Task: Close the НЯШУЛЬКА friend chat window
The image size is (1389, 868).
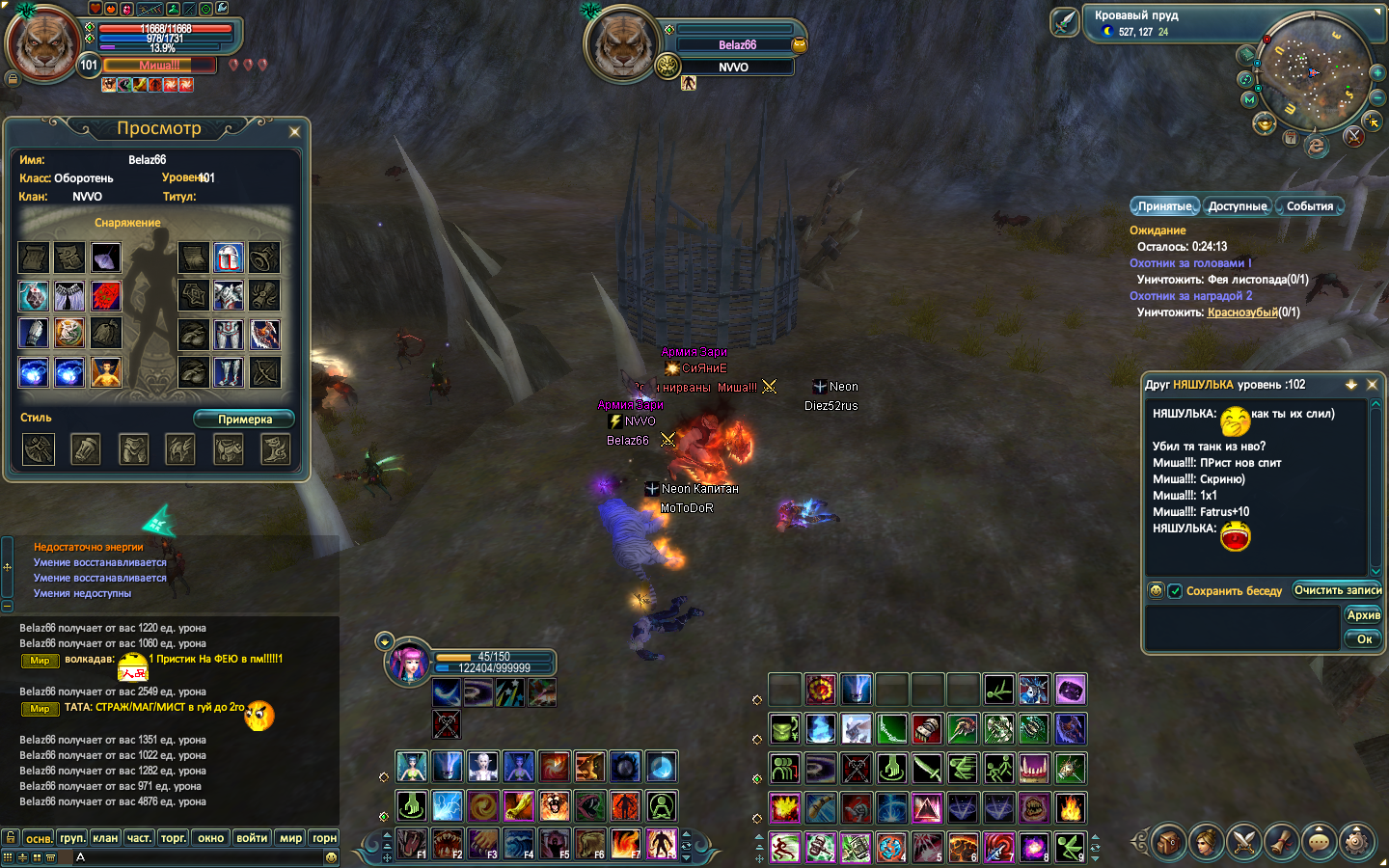Action: tap(1372, 385)
